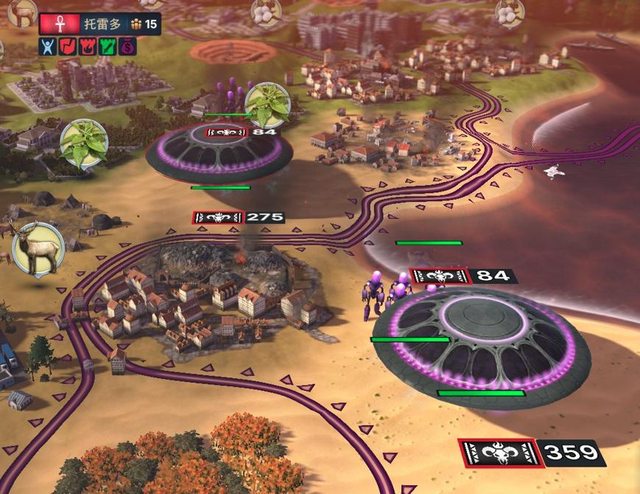This screenshot has height=494, width=640.
Task: Select the enemy banner showing 359
Action: [532, 453]
